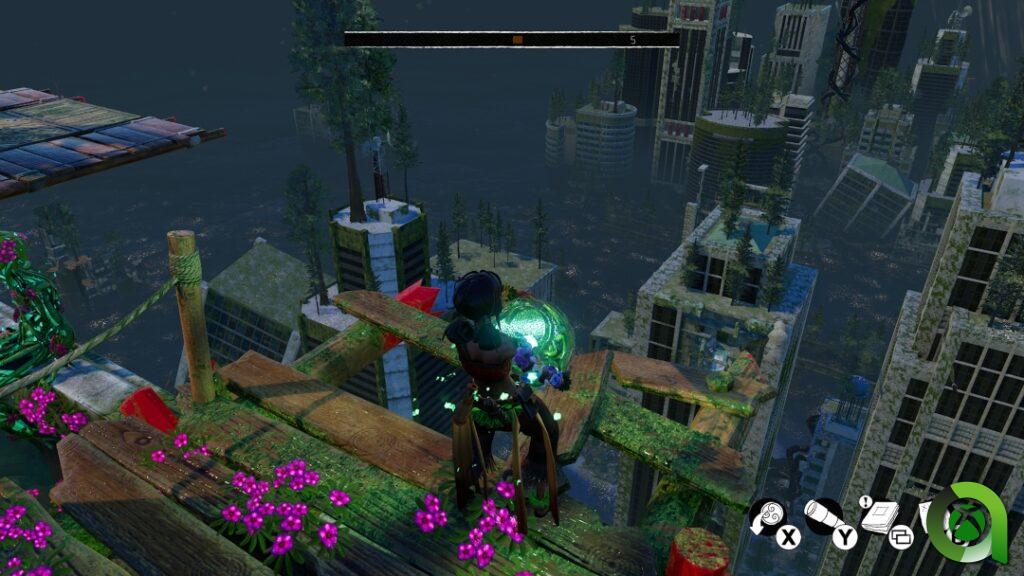Click the green Xbox achievements logo

pyautogui.click(x=967, y=520)
